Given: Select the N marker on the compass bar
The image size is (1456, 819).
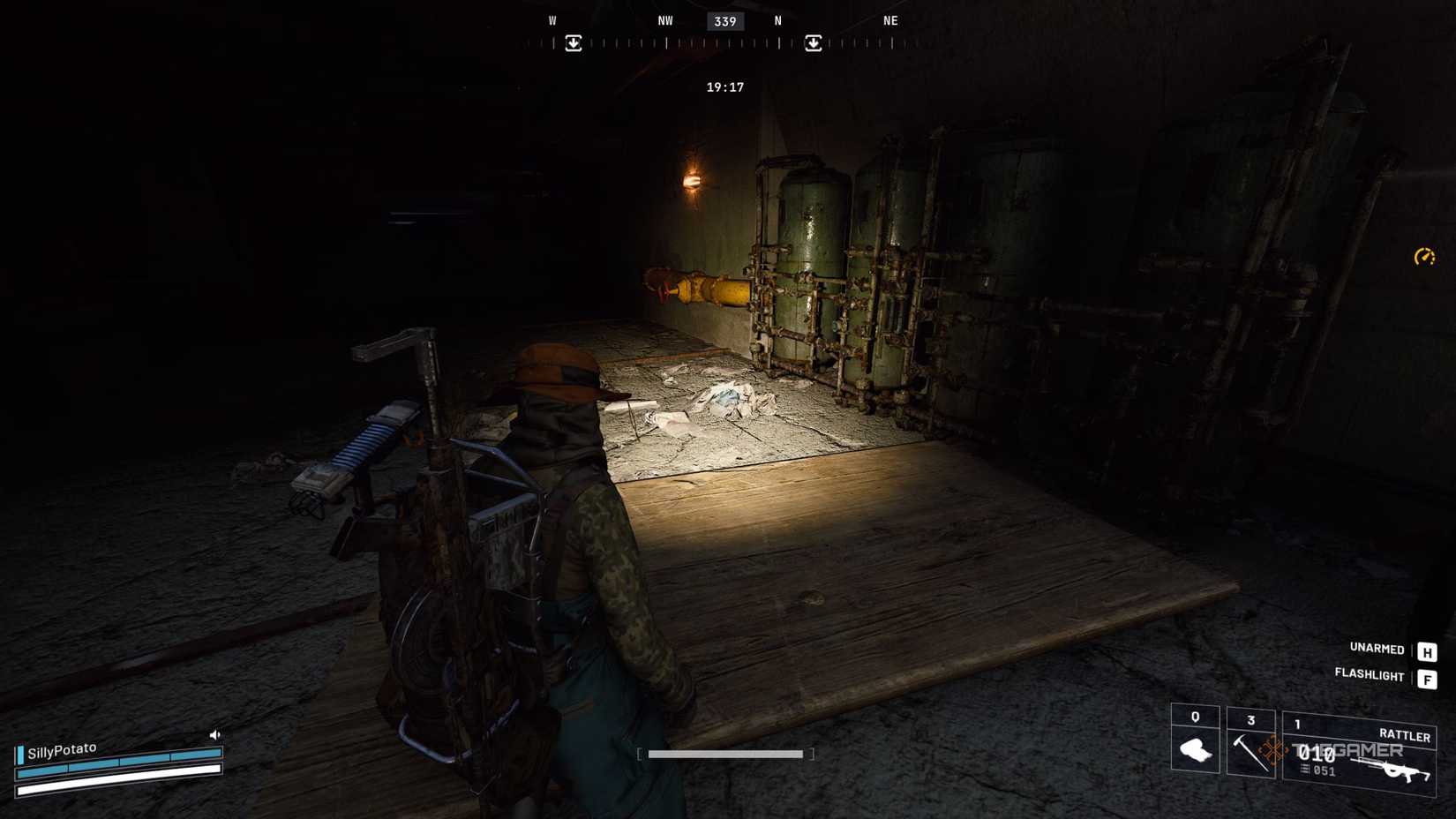Looking at the screenshot, I should 777,20.
